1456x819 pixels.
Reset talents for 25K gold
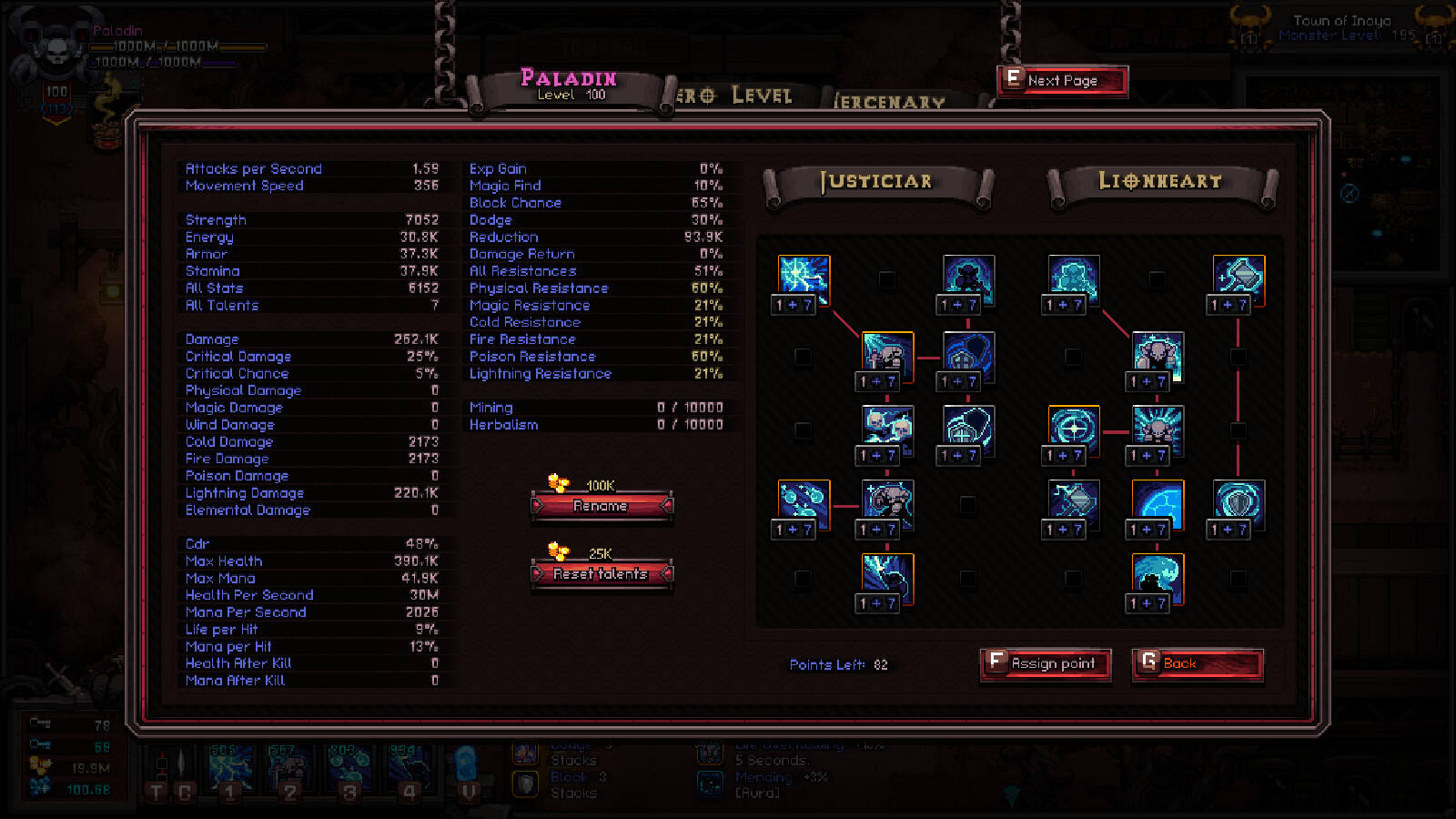pyautogui.click(x=602, y=574)
